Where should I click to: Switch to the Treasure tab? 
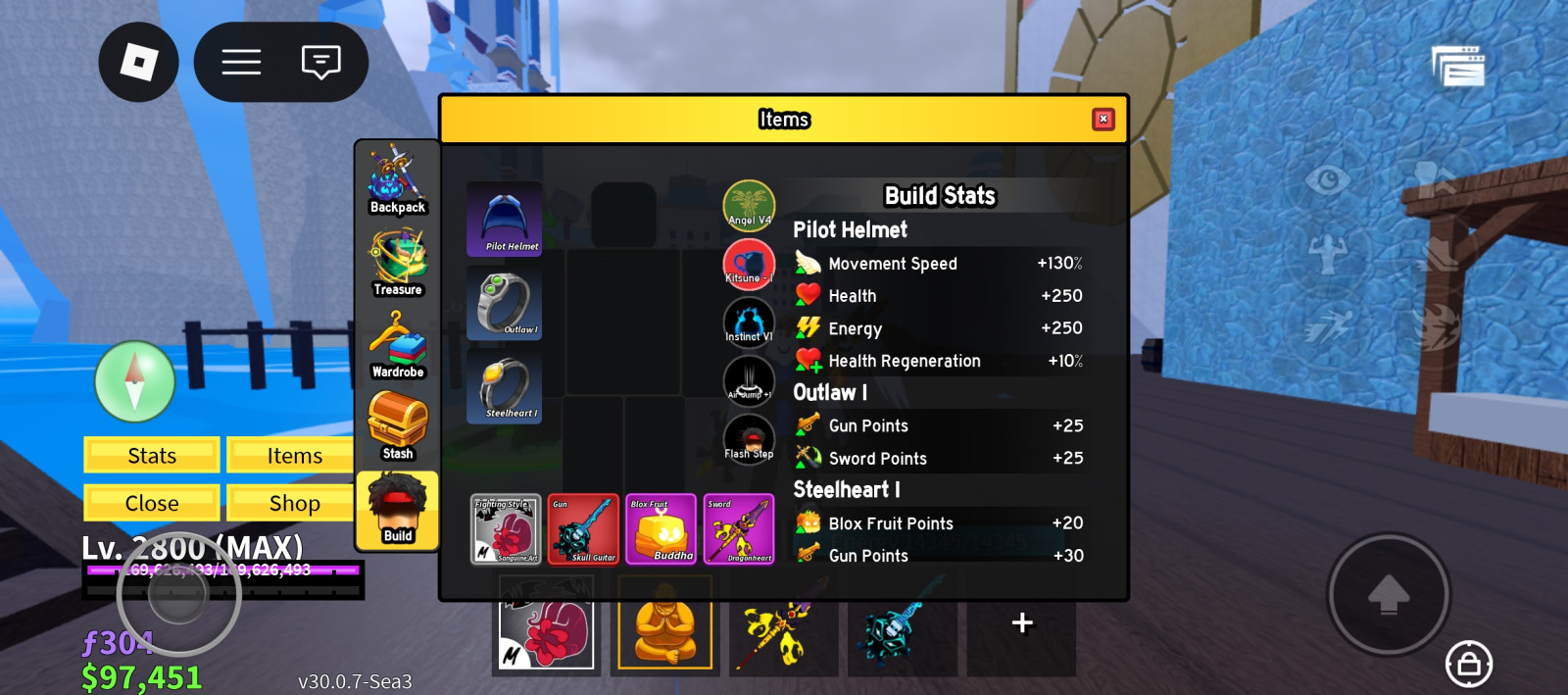click(x=397, y=262)
